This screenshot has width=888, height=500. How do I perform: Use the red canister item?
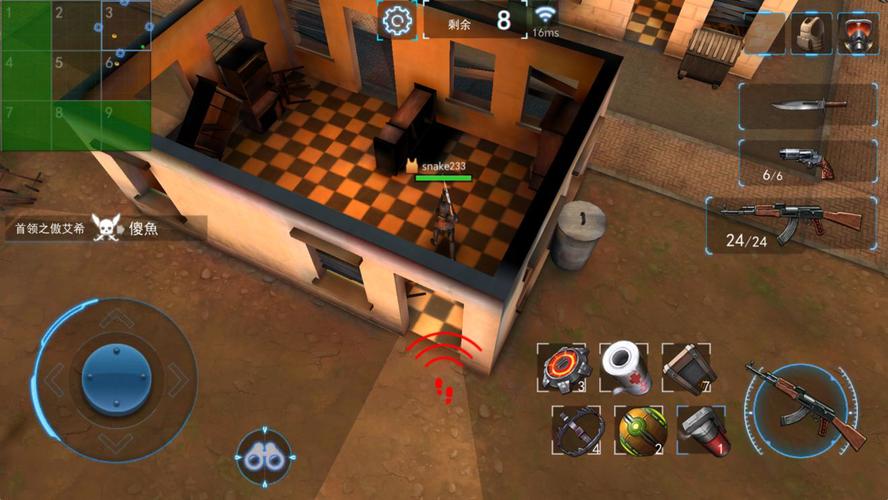pos(703,431)
